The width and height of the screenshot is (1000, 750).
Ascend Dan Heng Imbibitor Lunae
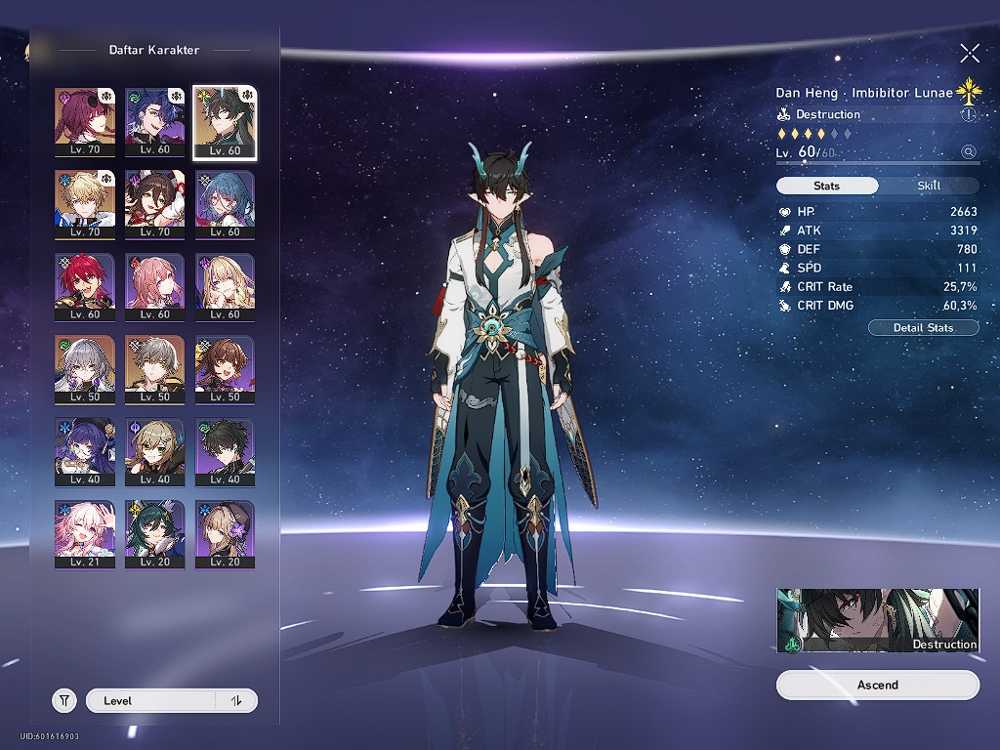877,685
